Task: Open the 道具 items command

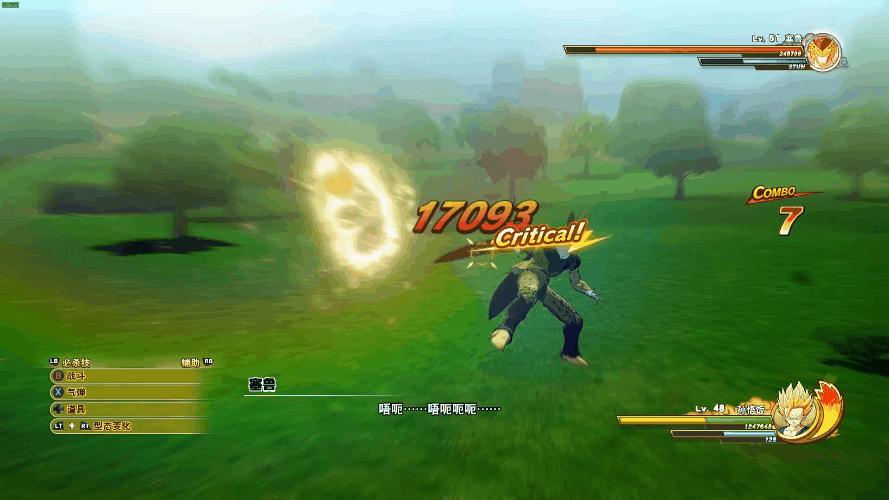Action: [78, 409]
